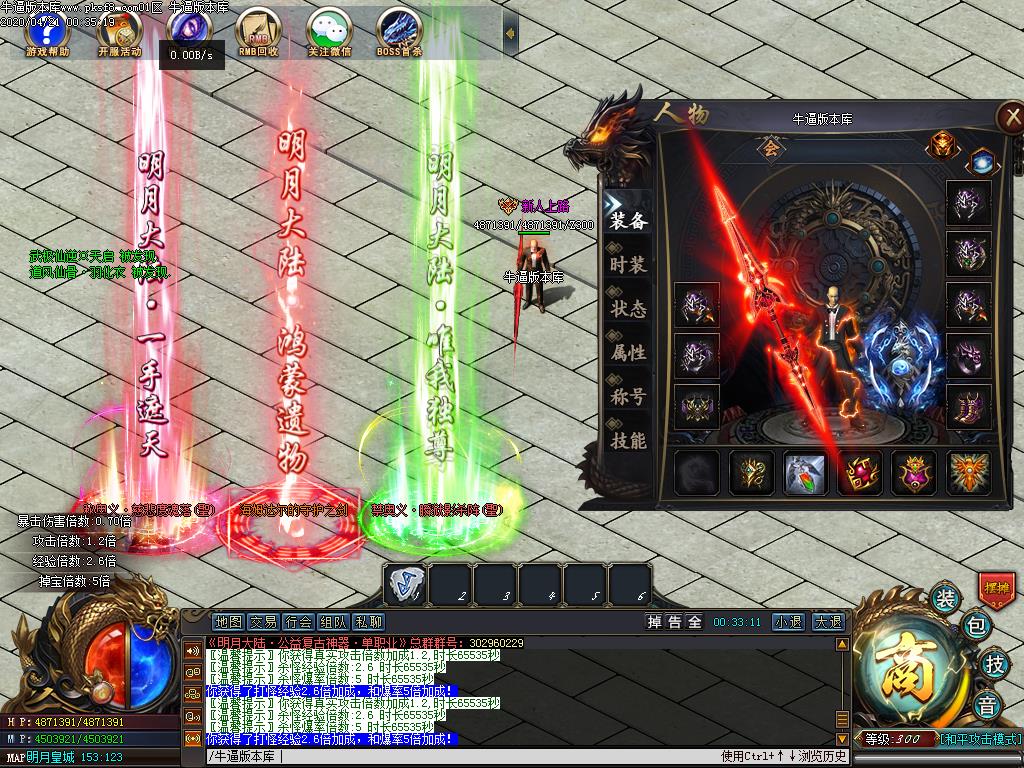Open the 行会 guild button

pyautogui.click(x=298, y=622)
